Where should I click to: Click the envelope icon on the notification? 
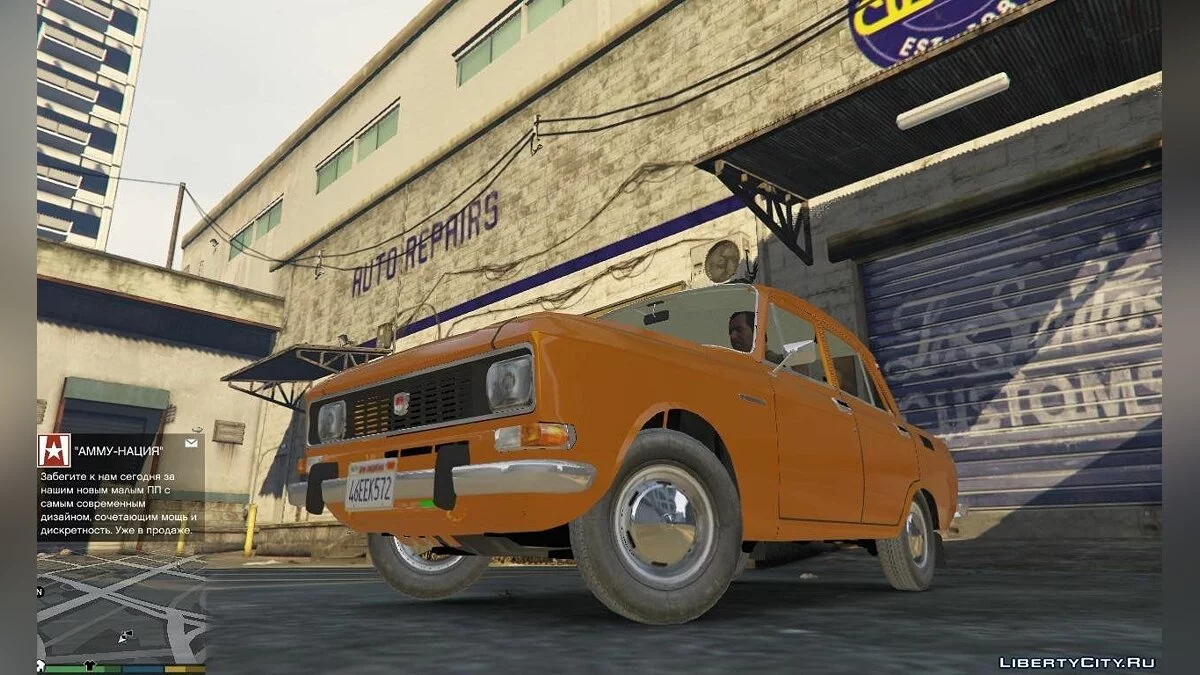coord(190,442)
